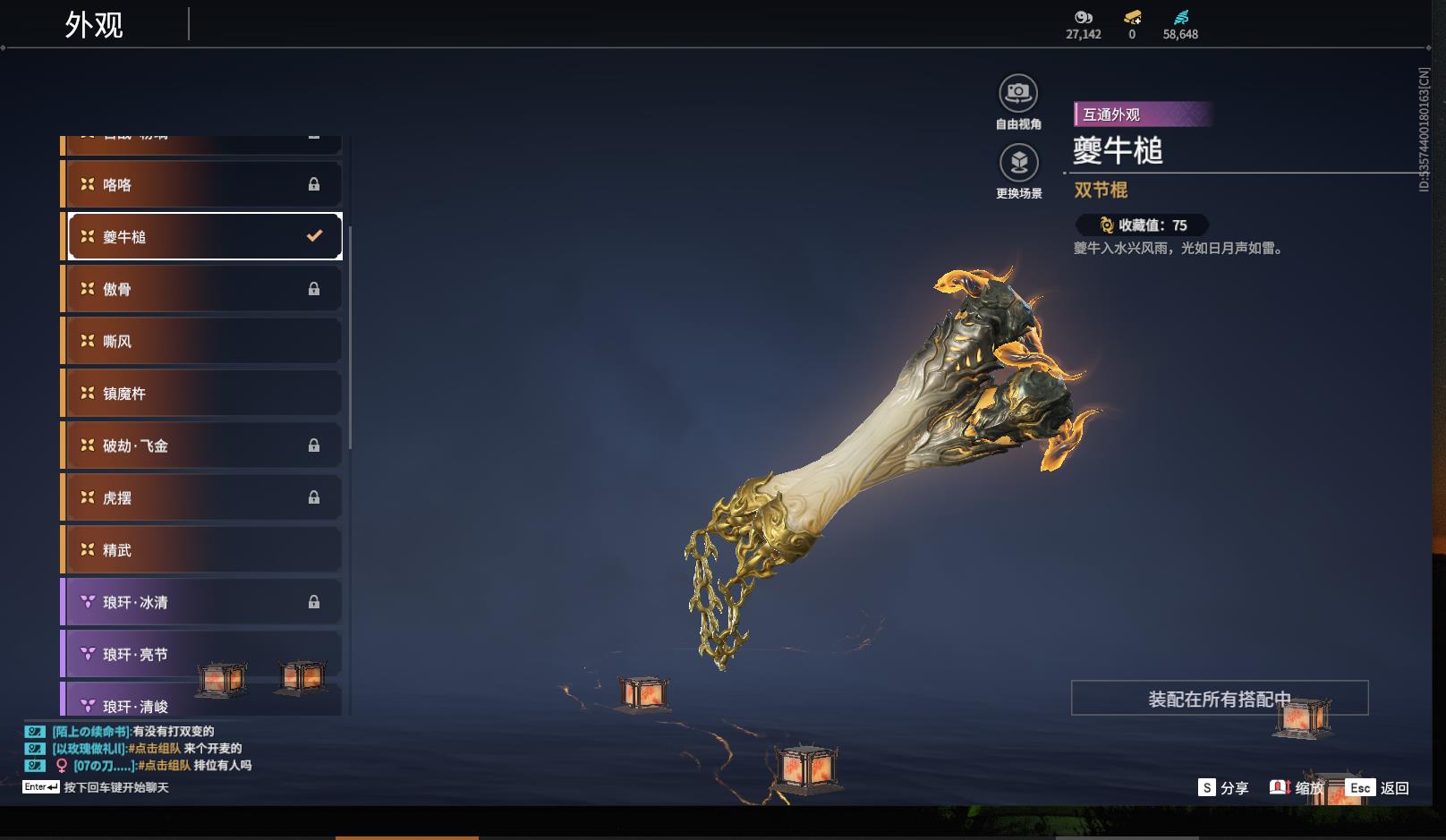This screenshot has height=840, width=1446.
Task: Toggle the 自由视角 free camera
Action: pos(1018,93)
